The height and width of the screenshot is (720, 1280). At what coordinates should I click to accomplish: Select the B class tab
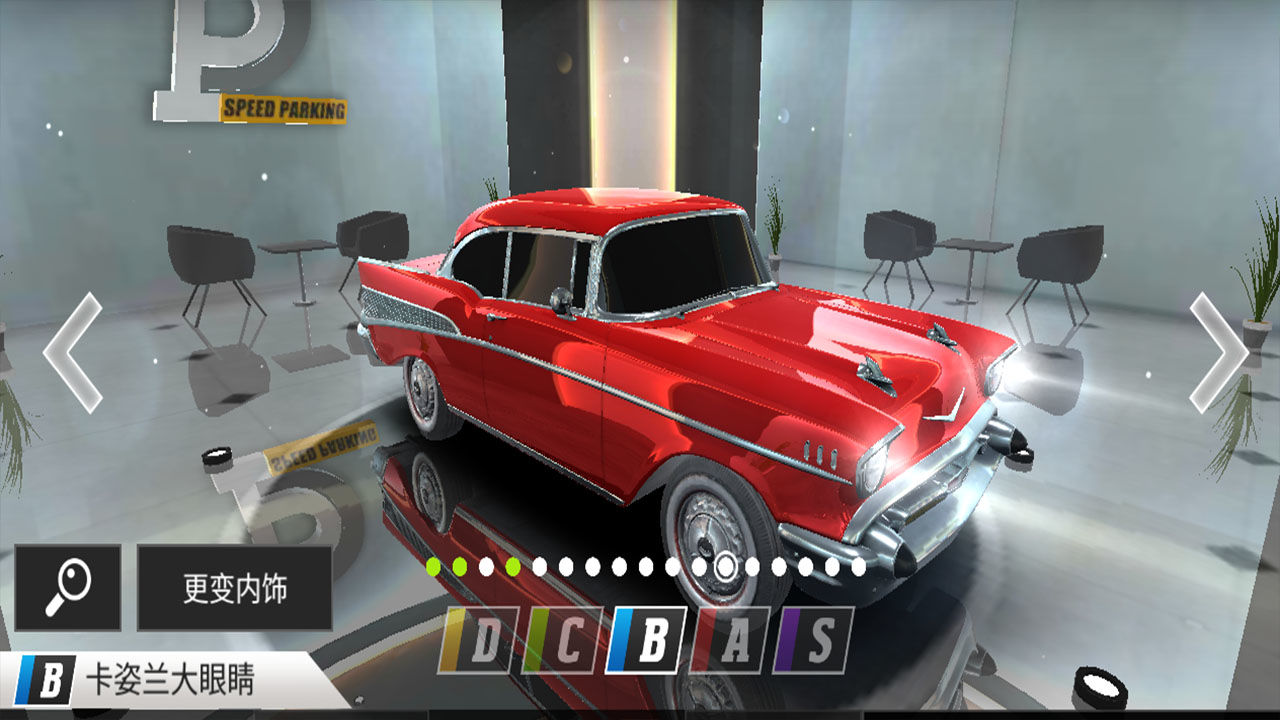tap(646, 640)
